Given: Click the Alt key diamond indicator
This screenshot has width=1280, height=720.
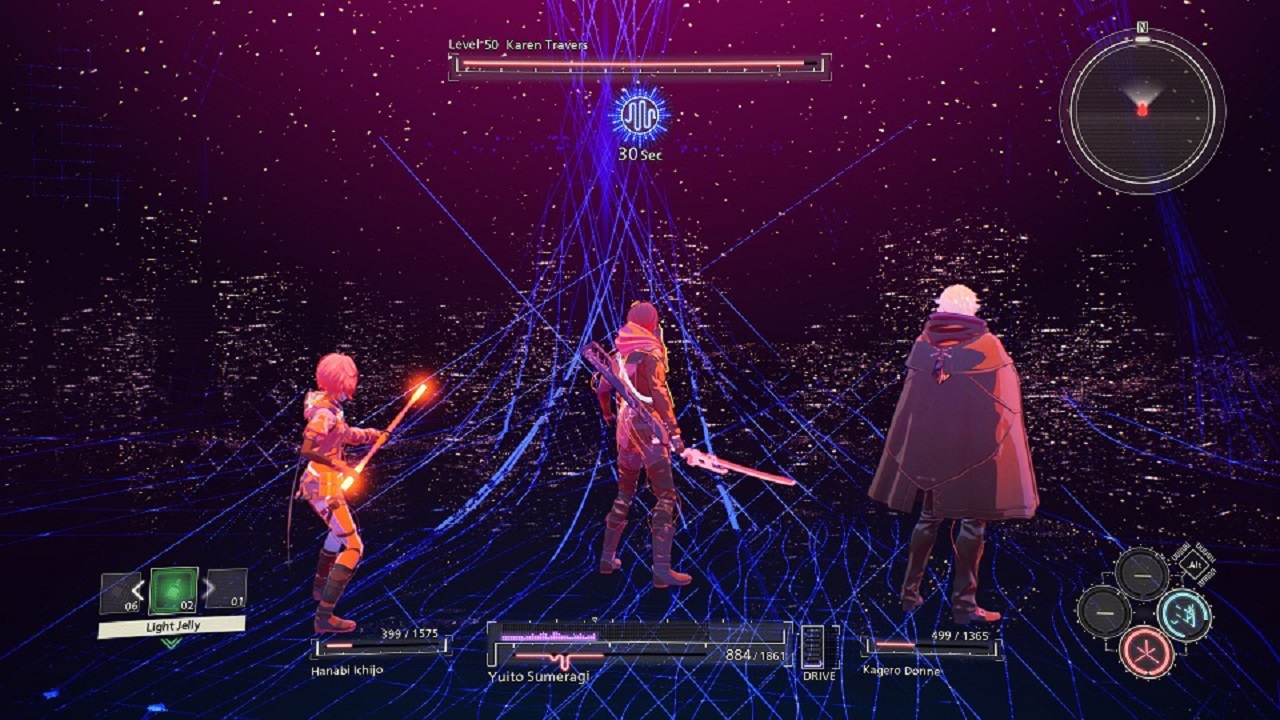Looking at the screenshot, I should (1193, 565).
